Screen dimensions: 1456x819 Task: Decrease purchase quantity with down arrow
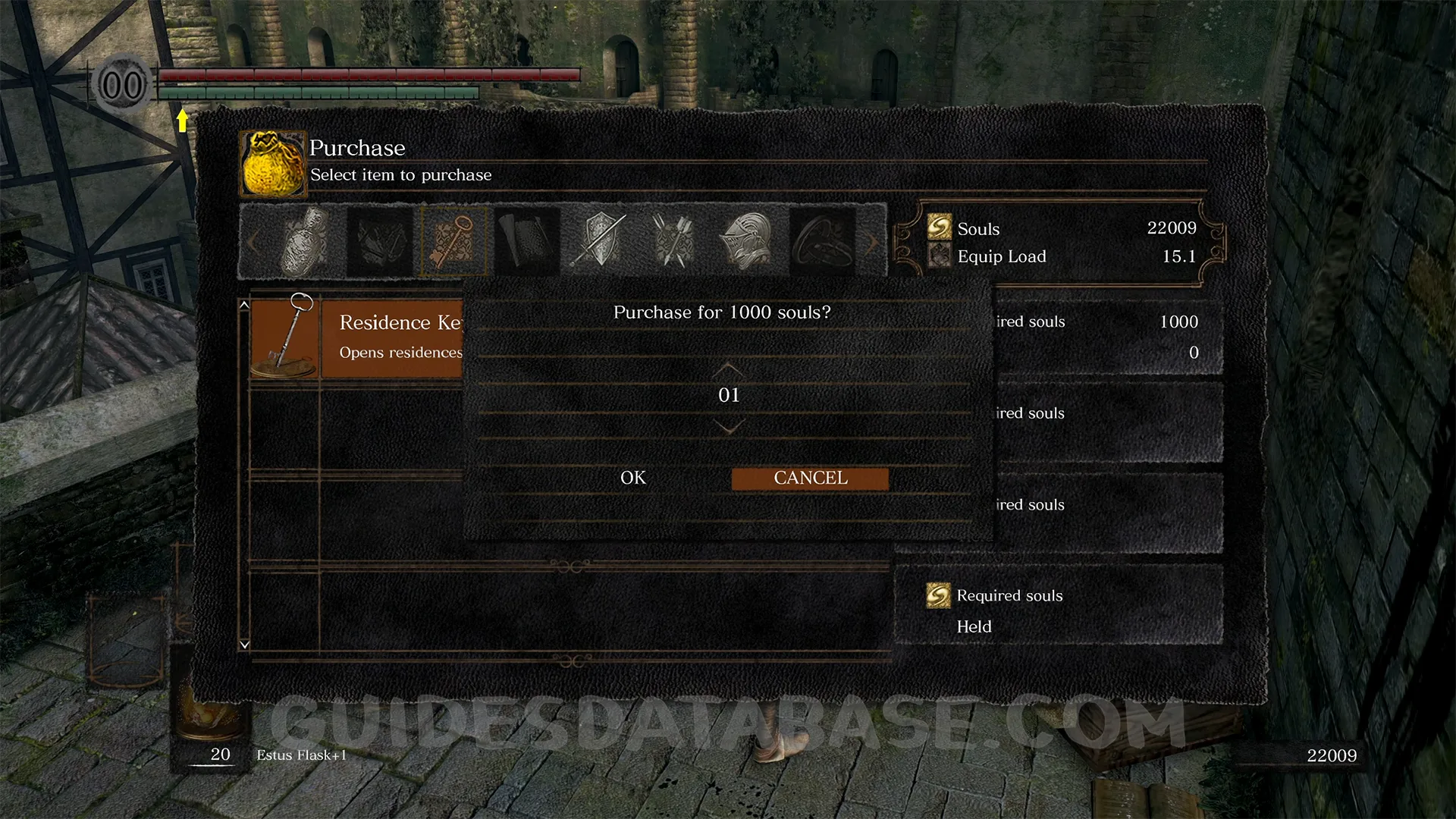click(x=728, y=428)
